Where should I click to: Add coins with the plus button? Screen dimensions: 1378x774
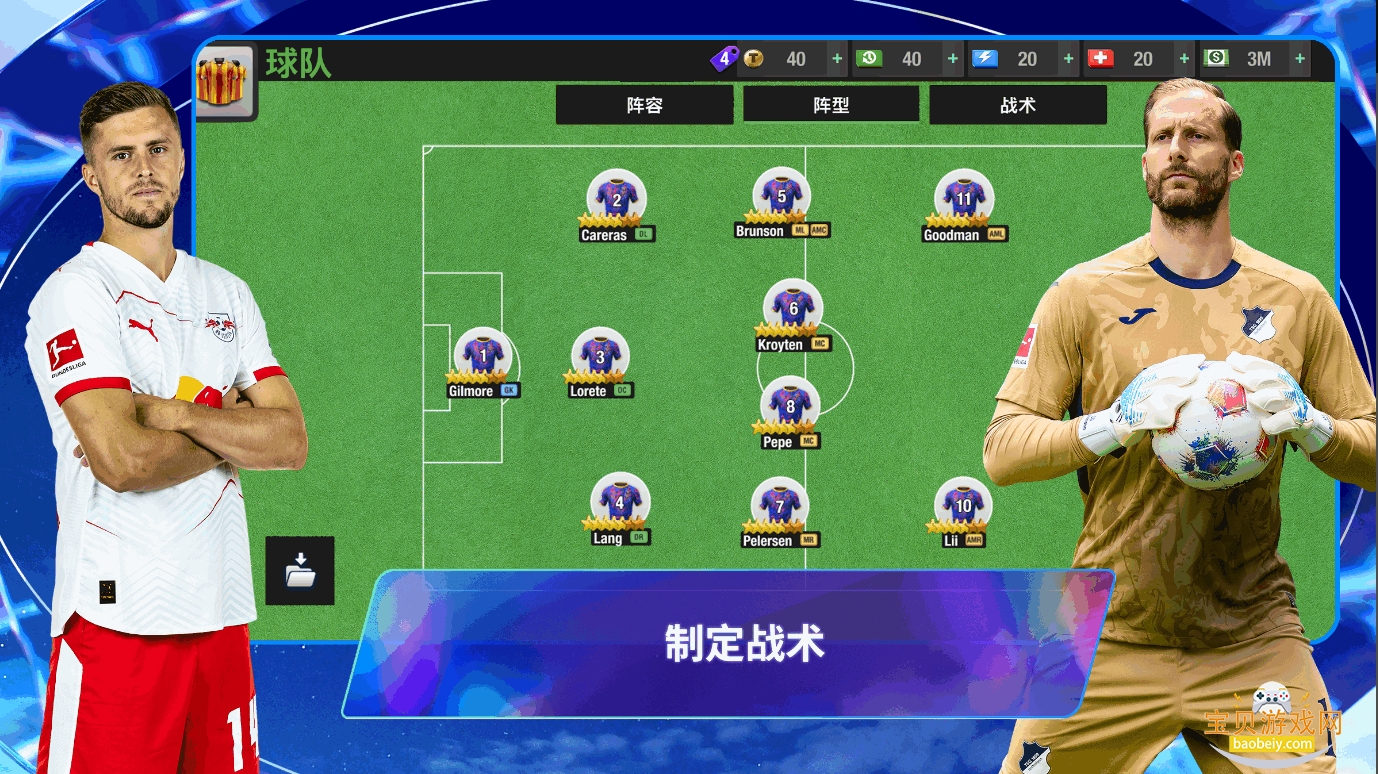pos(836,59)
